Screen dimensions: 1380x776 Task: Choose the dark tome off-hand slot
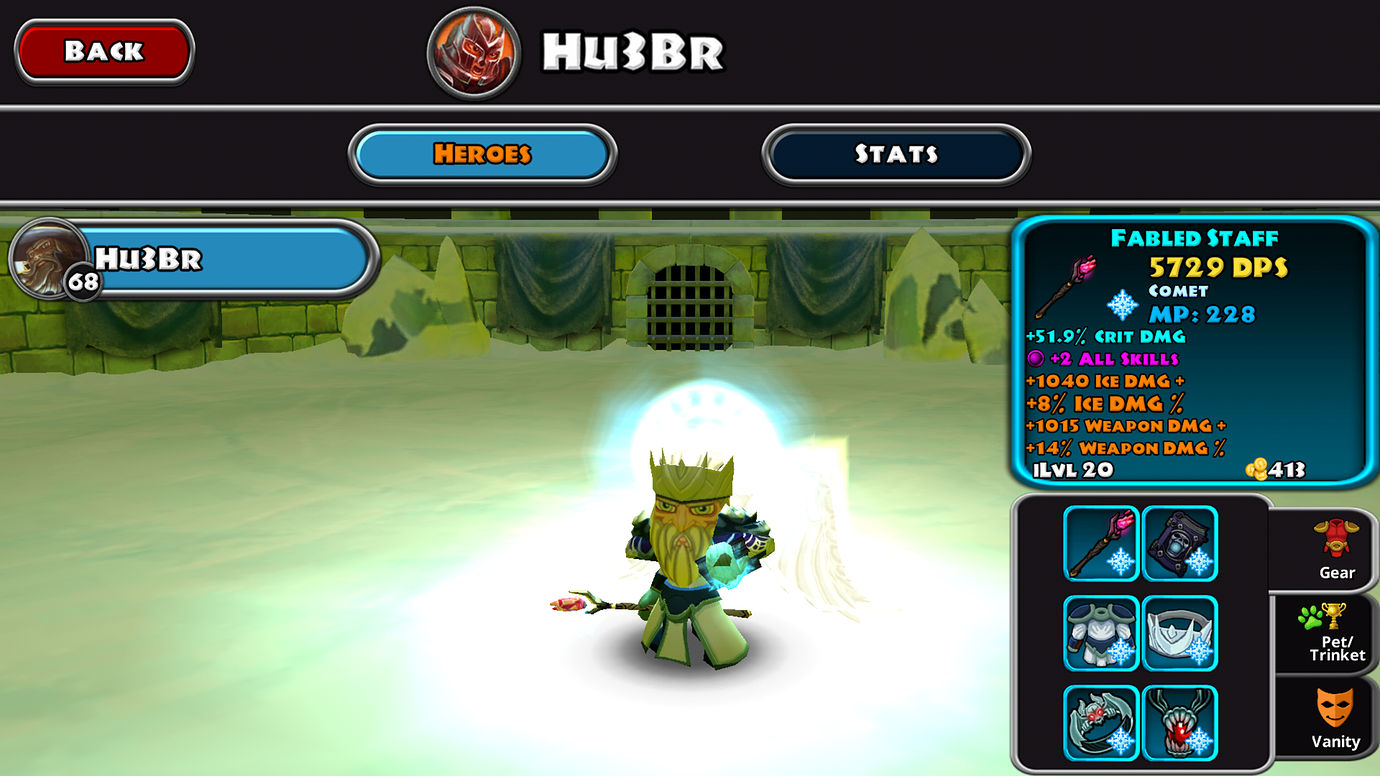tap(1180, 543)
